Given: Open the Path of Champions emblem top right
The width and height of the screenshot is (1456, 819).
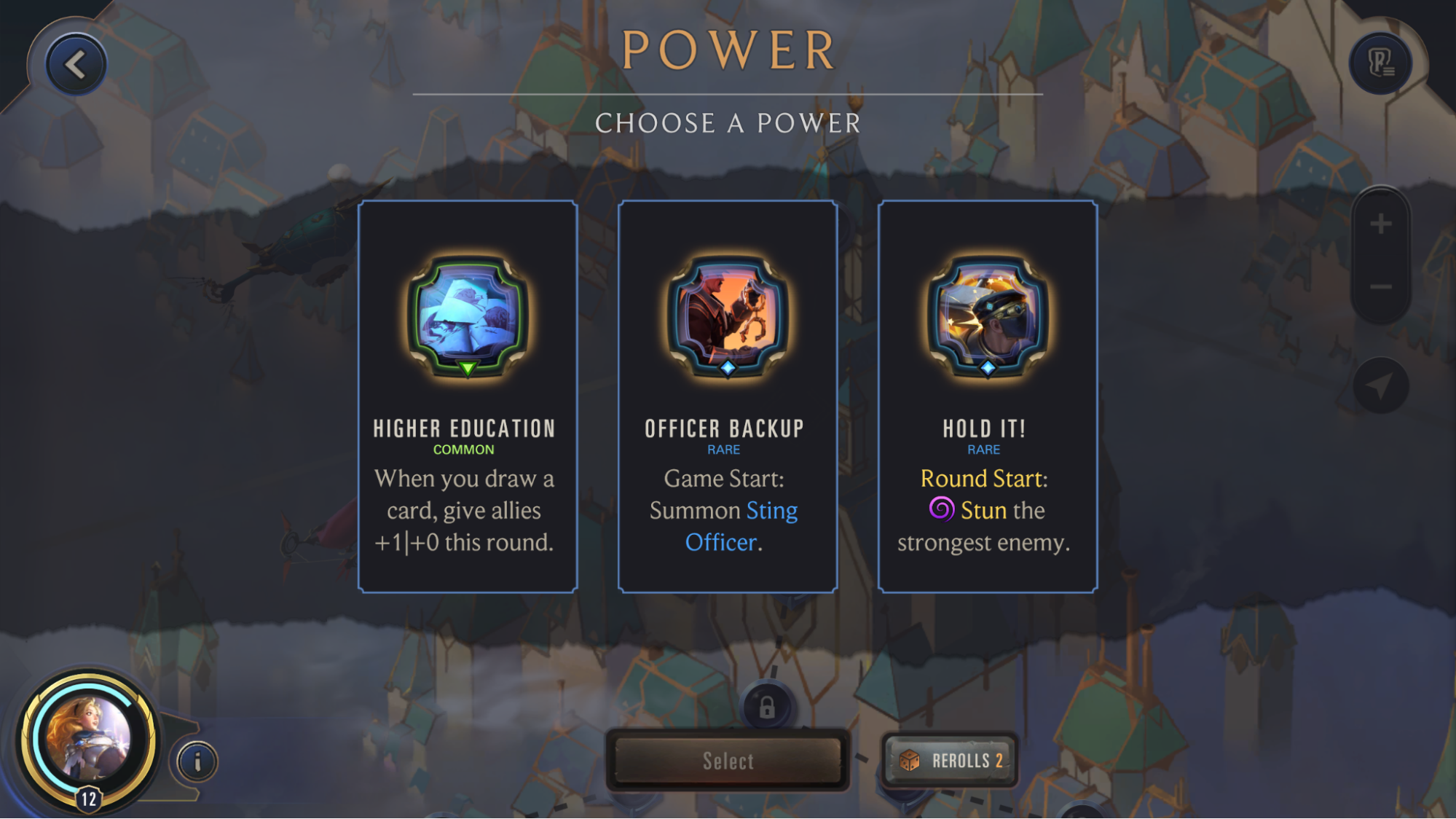Looking at the screenshot, I should tap(1382, 63).
